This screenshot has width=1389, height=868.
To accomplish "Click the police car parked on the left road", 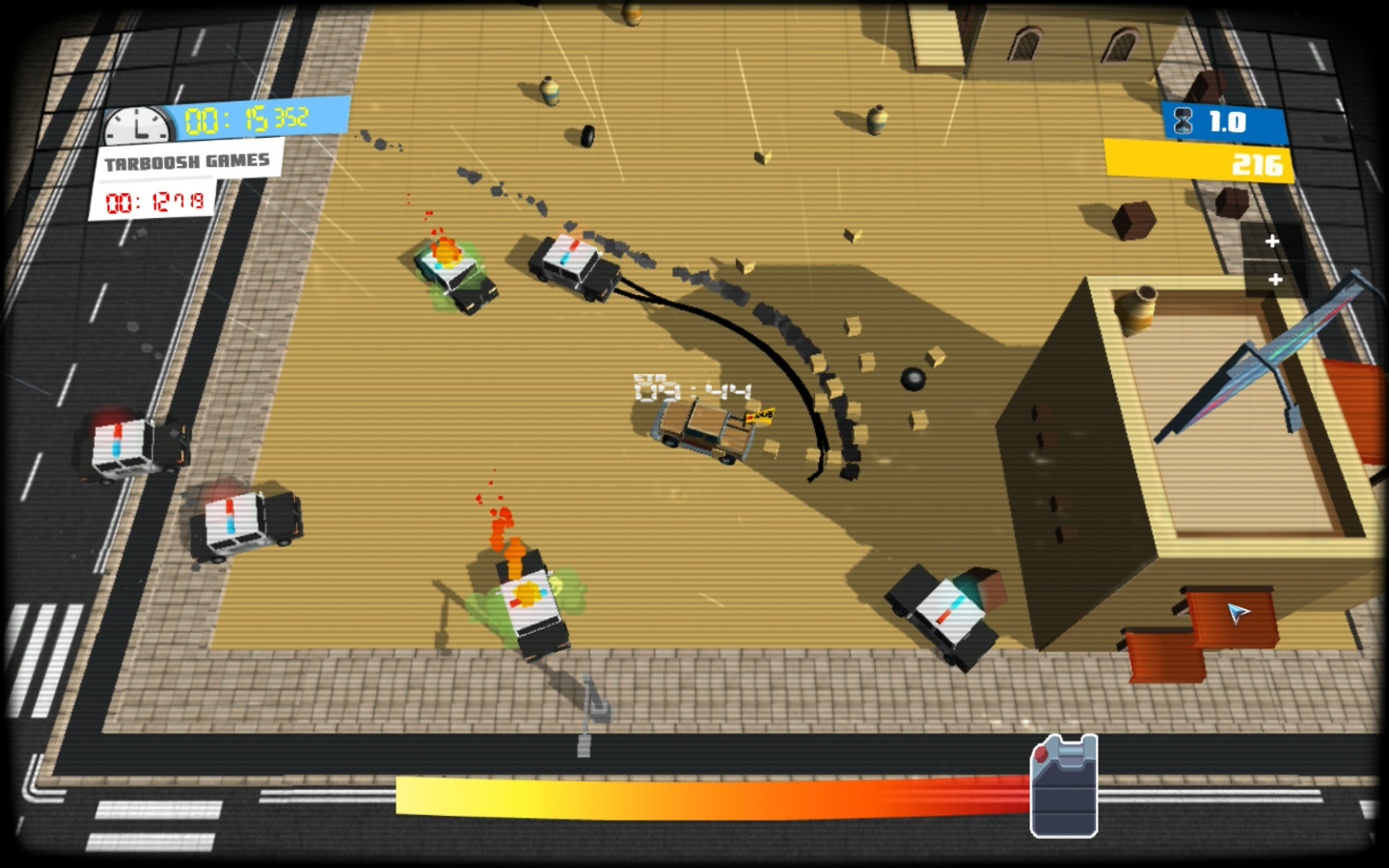I will coord(128,448).
